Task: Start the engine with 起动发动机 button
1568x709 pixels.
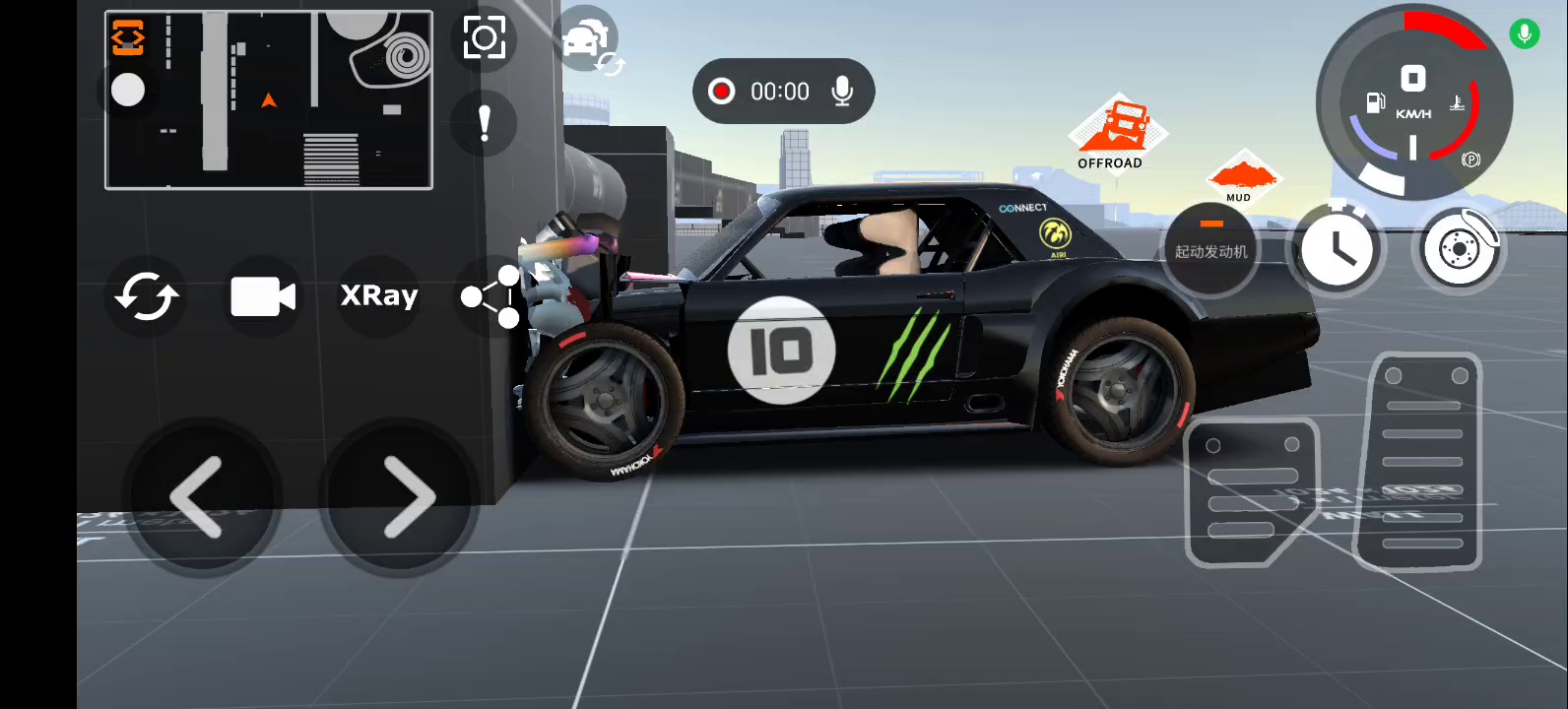Action: [1210, 250]
